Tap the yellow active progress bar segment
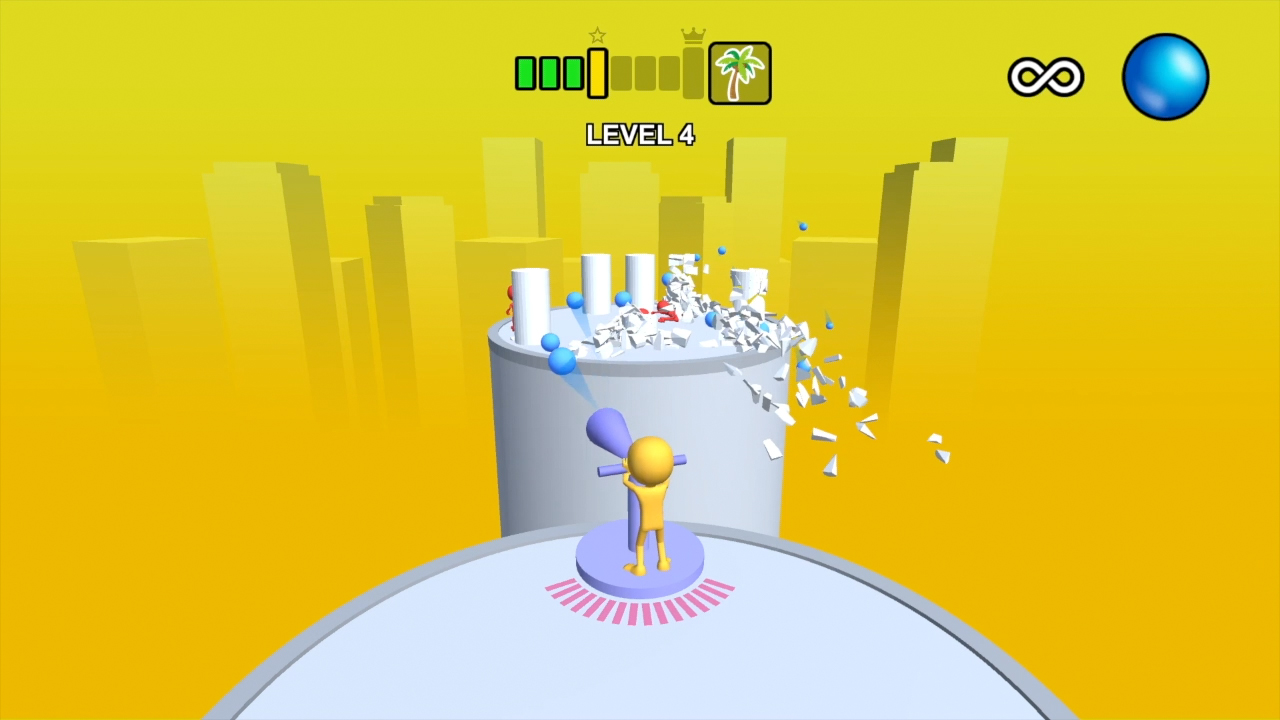This screenshot has height=720, width=1280. tap(597, 73)
